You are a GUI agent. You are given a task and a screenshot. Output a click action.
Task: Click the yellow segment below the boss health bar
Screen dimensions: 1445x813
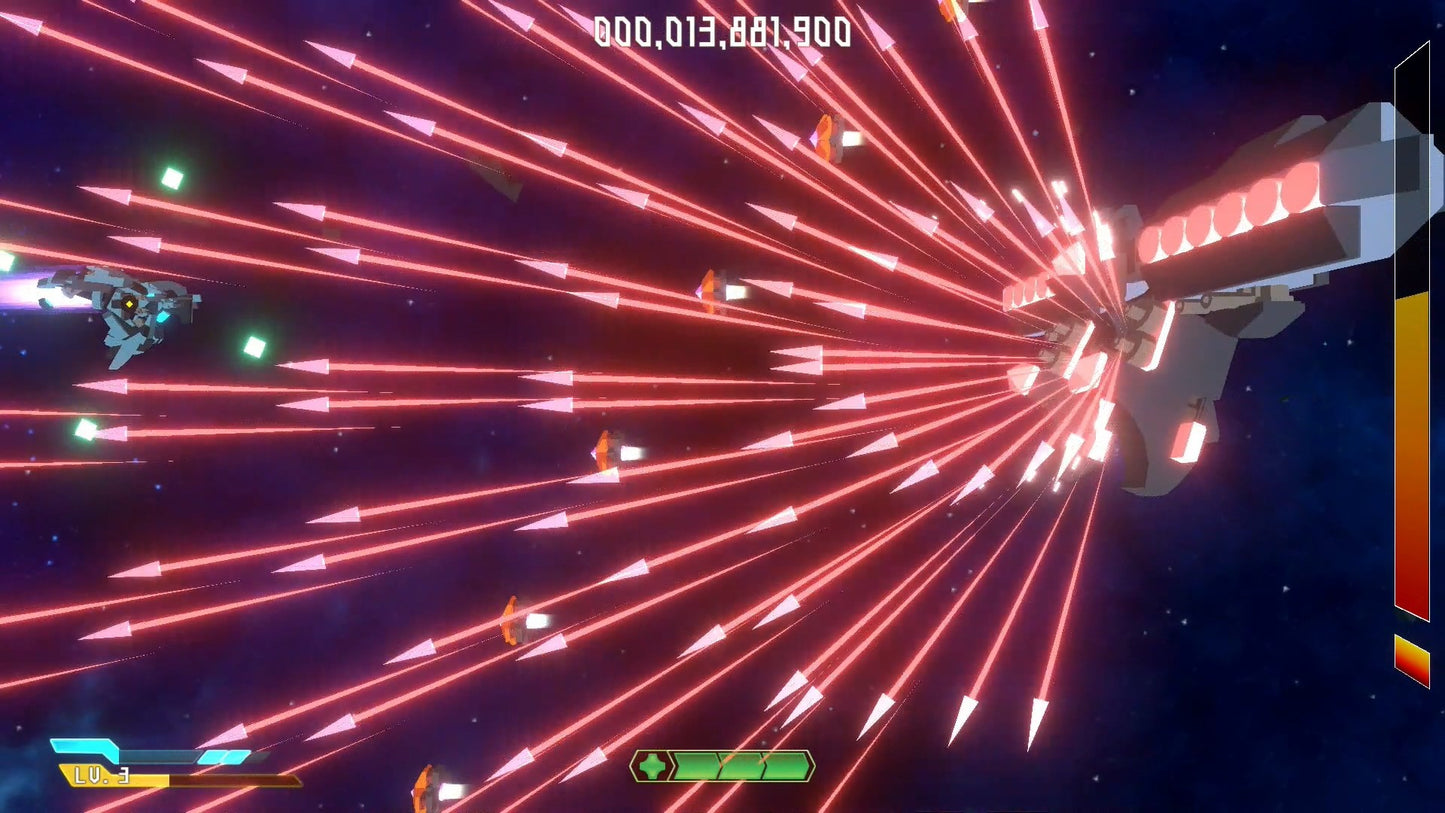[x=1410, y=660]
